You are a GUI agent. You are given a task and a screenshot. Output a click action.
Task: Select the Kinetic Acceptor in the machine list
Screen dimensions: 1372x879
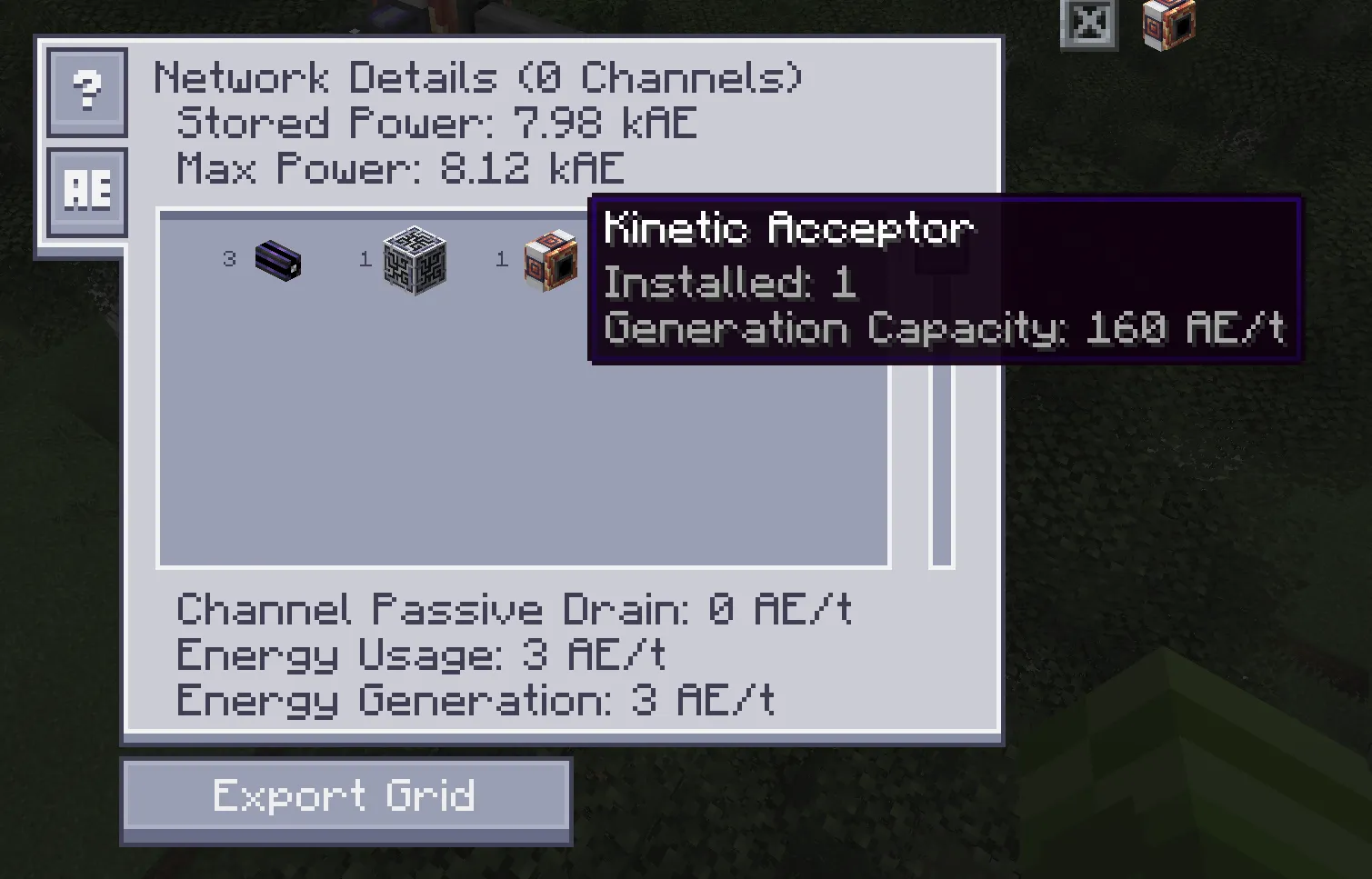(x=549, y=261)
